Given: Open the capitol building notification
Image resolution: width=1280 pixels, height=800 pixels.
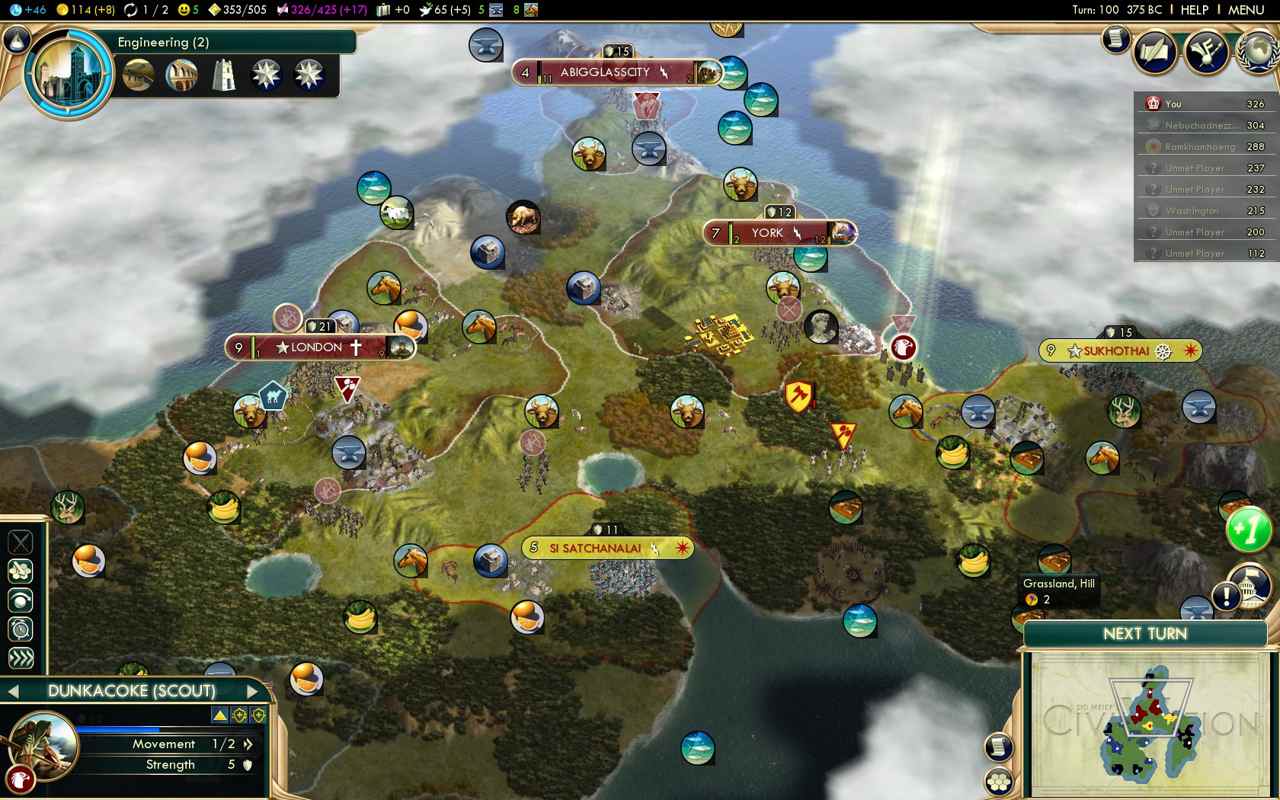Looking at the screenshot, I should (1249, 585).
